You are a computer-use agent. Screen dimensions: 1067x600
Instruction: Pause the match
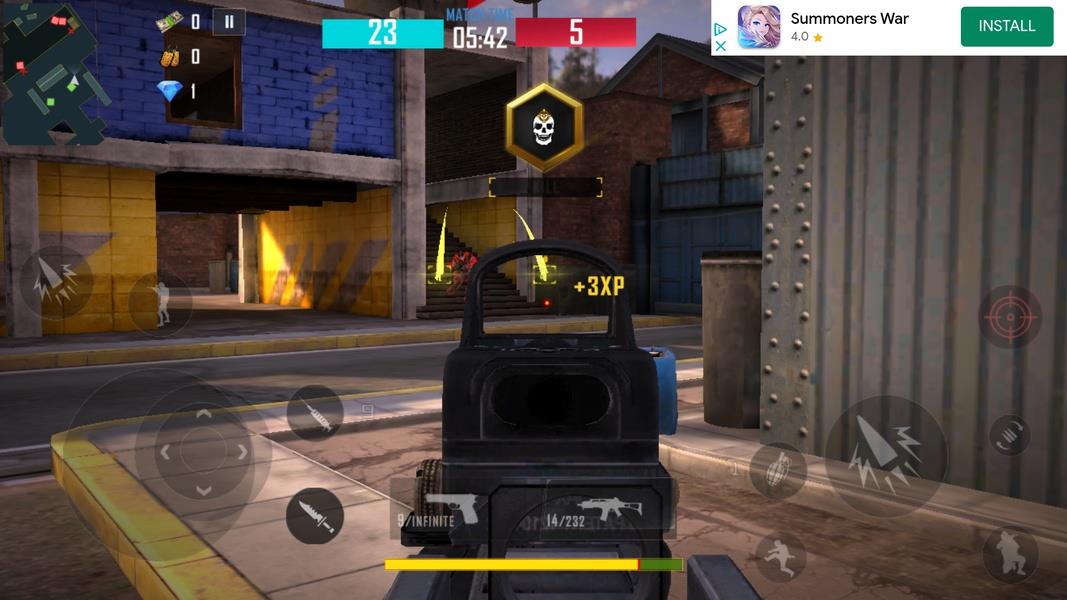tap(229, 22)
